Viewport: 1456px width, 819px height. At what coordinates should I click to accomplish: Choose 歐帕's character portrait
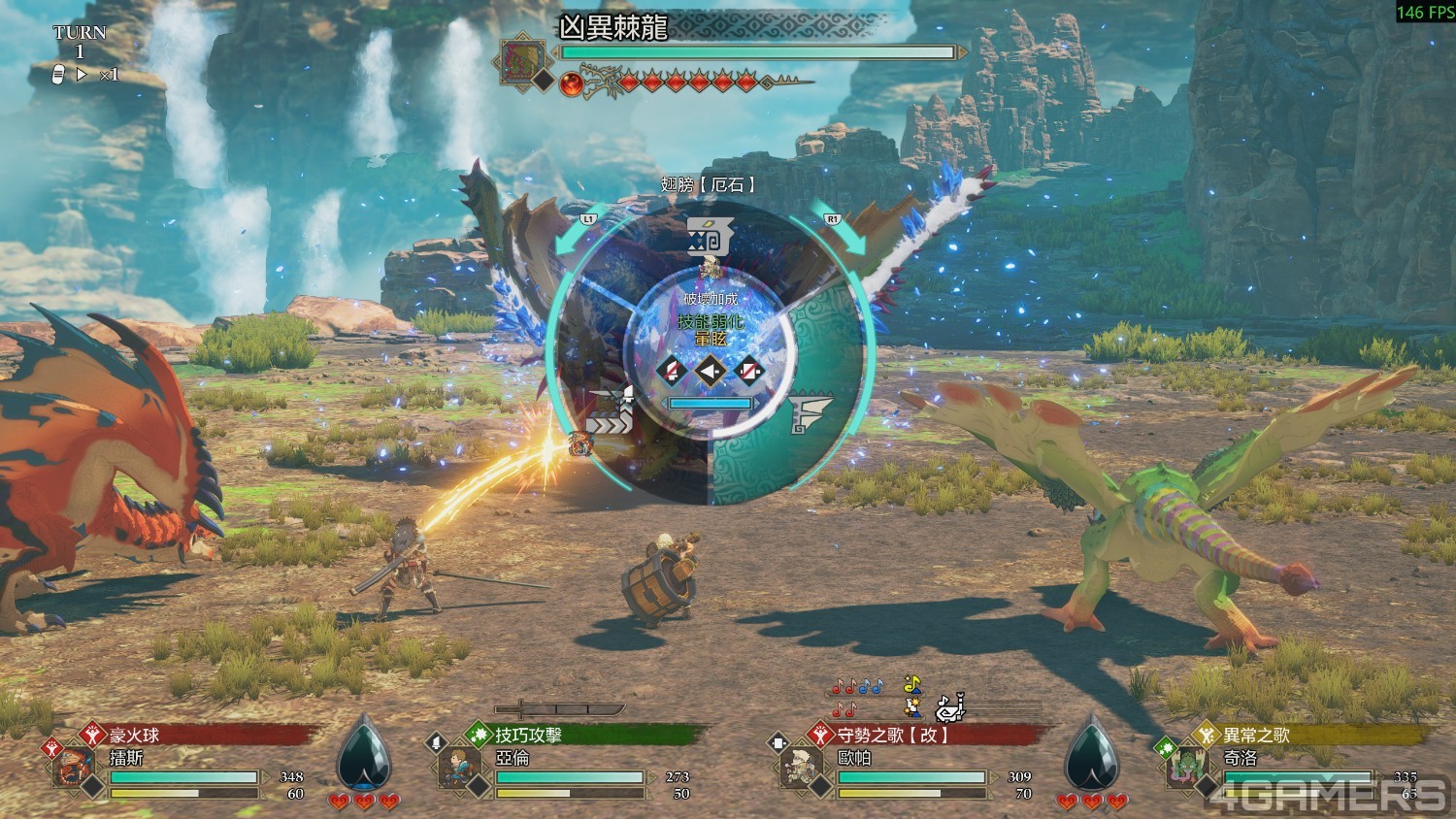pyautogui.click(x=801, y=767)
